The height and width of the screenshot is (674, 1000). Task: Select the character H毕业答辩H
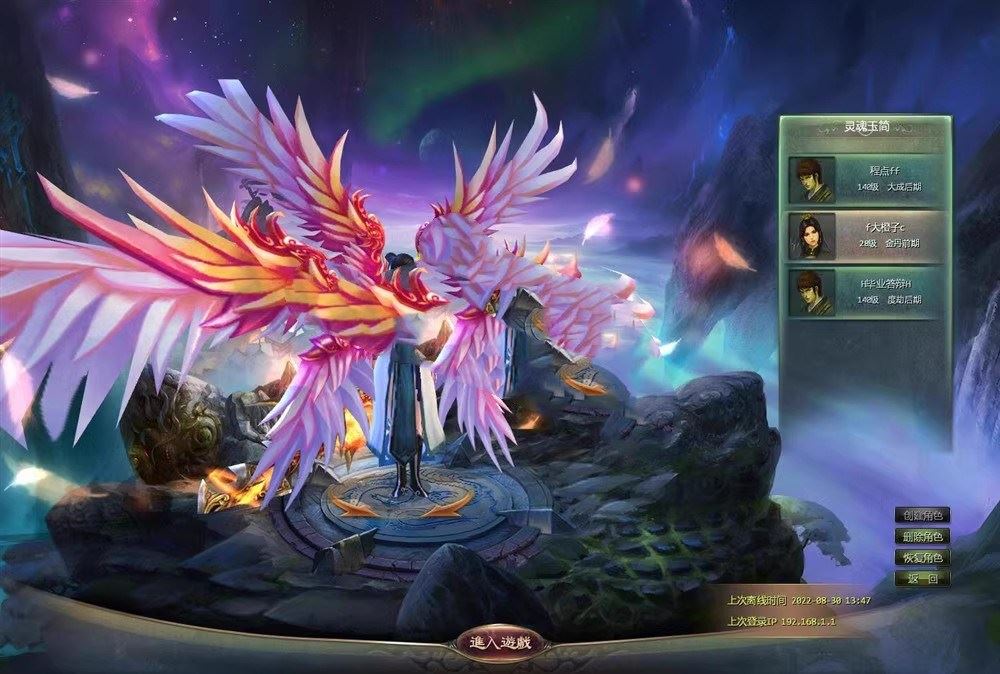[866, 292]
